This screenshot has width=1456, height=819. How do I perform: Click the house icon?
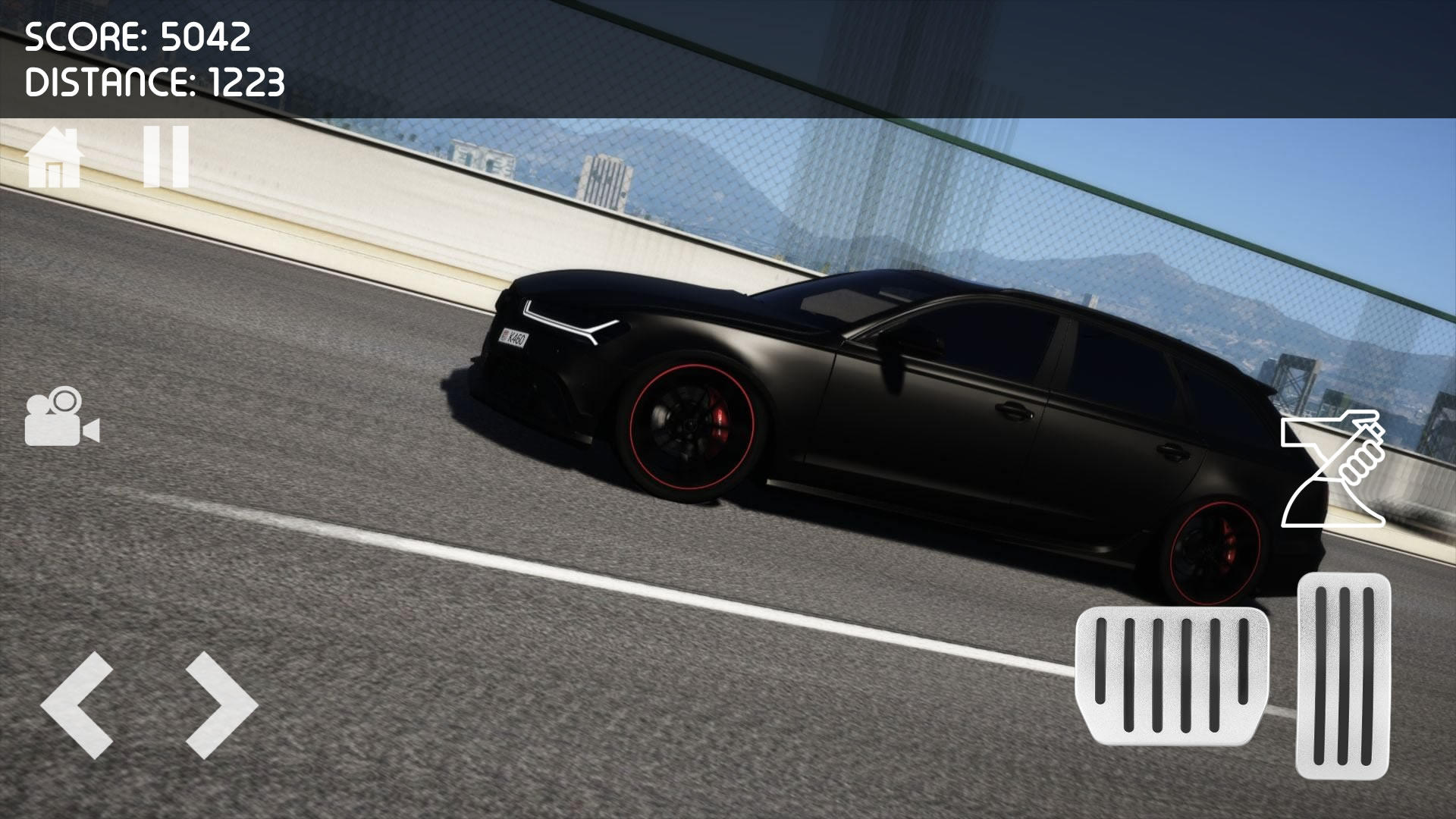tap(55, 157)
